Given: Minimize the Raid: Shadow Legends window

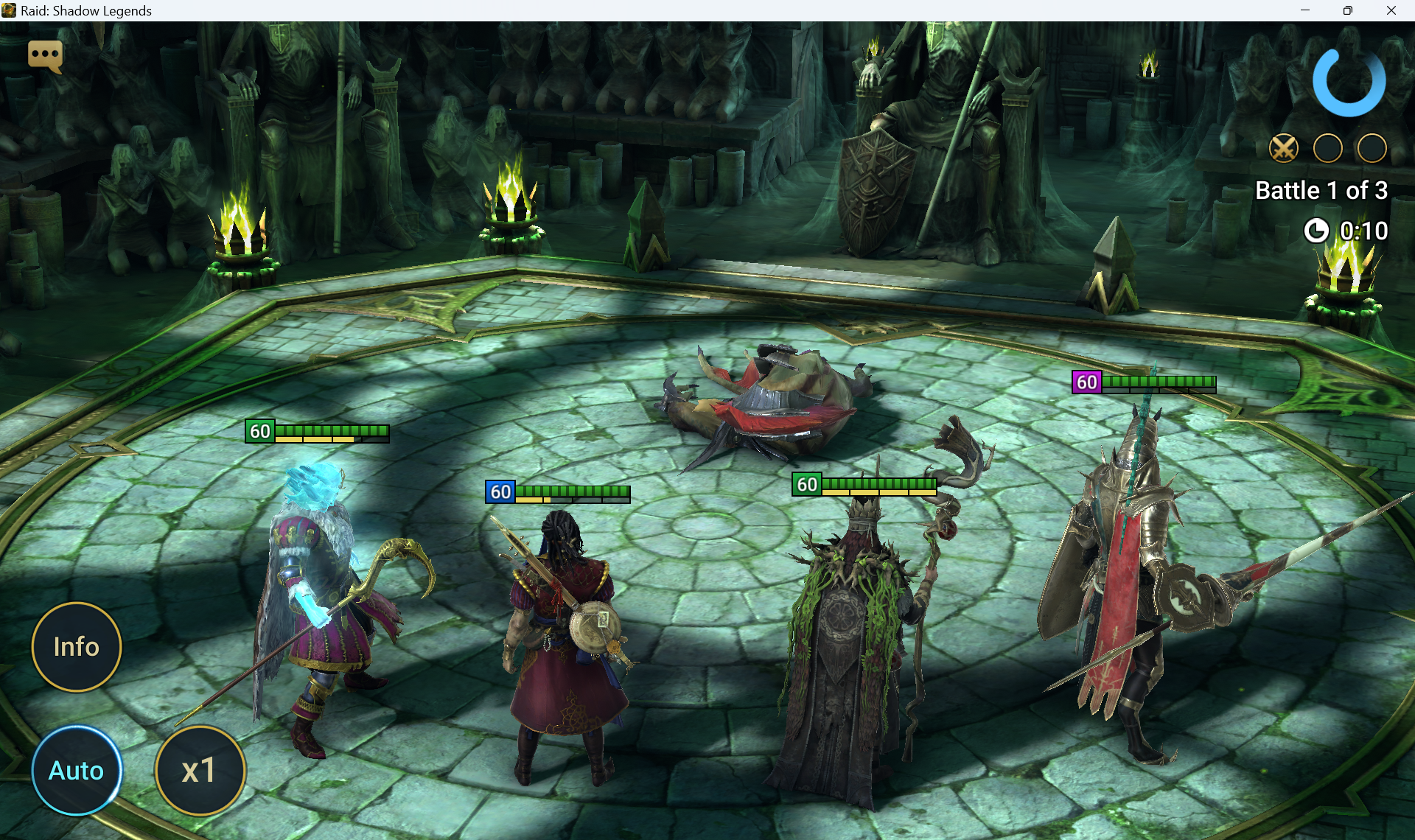Looking at the screenshot, I should tap(1305, 10).
